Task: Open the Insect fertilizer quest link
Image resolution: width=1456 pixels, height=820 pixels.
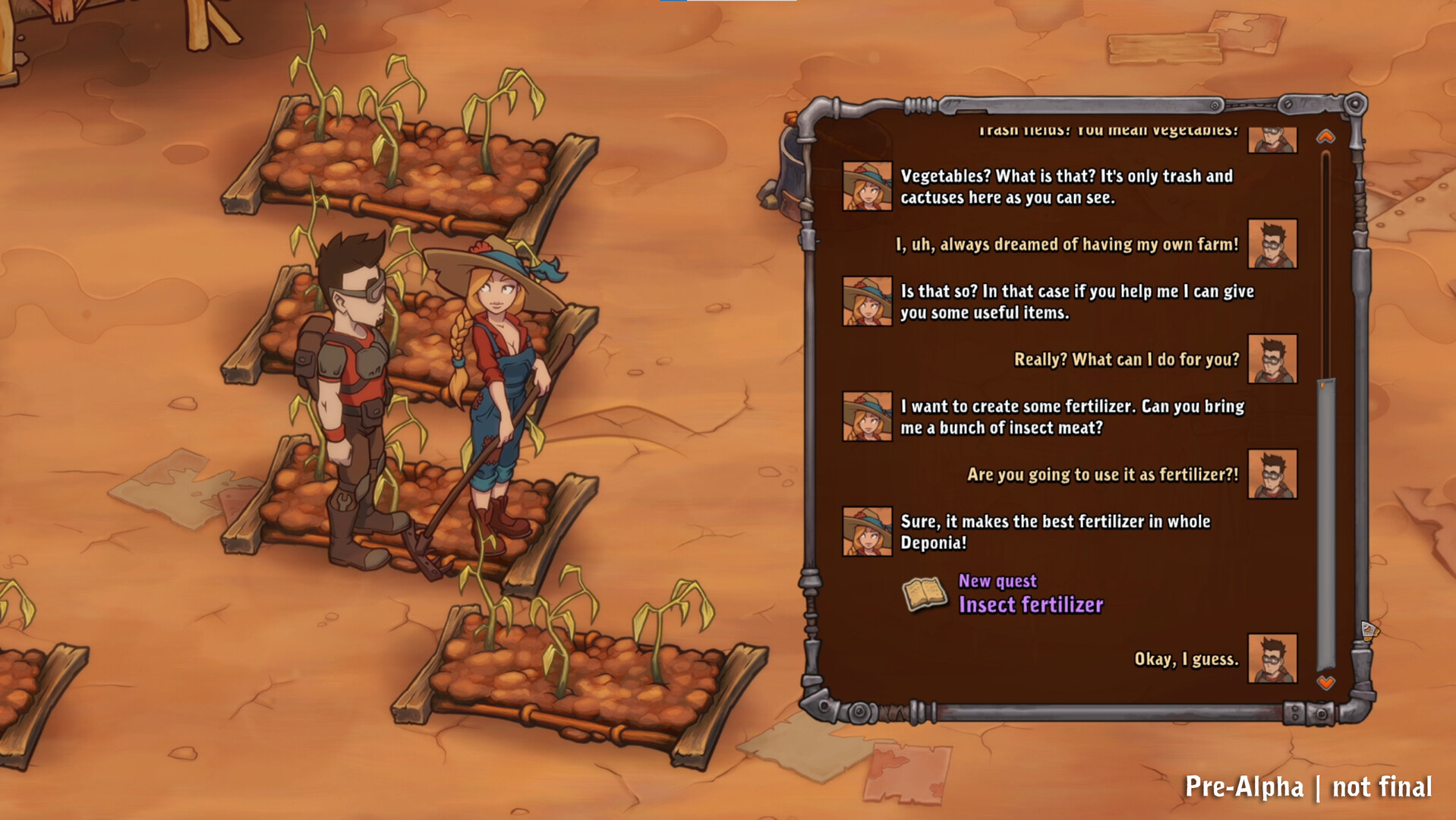Action: tap(1031, 605)
